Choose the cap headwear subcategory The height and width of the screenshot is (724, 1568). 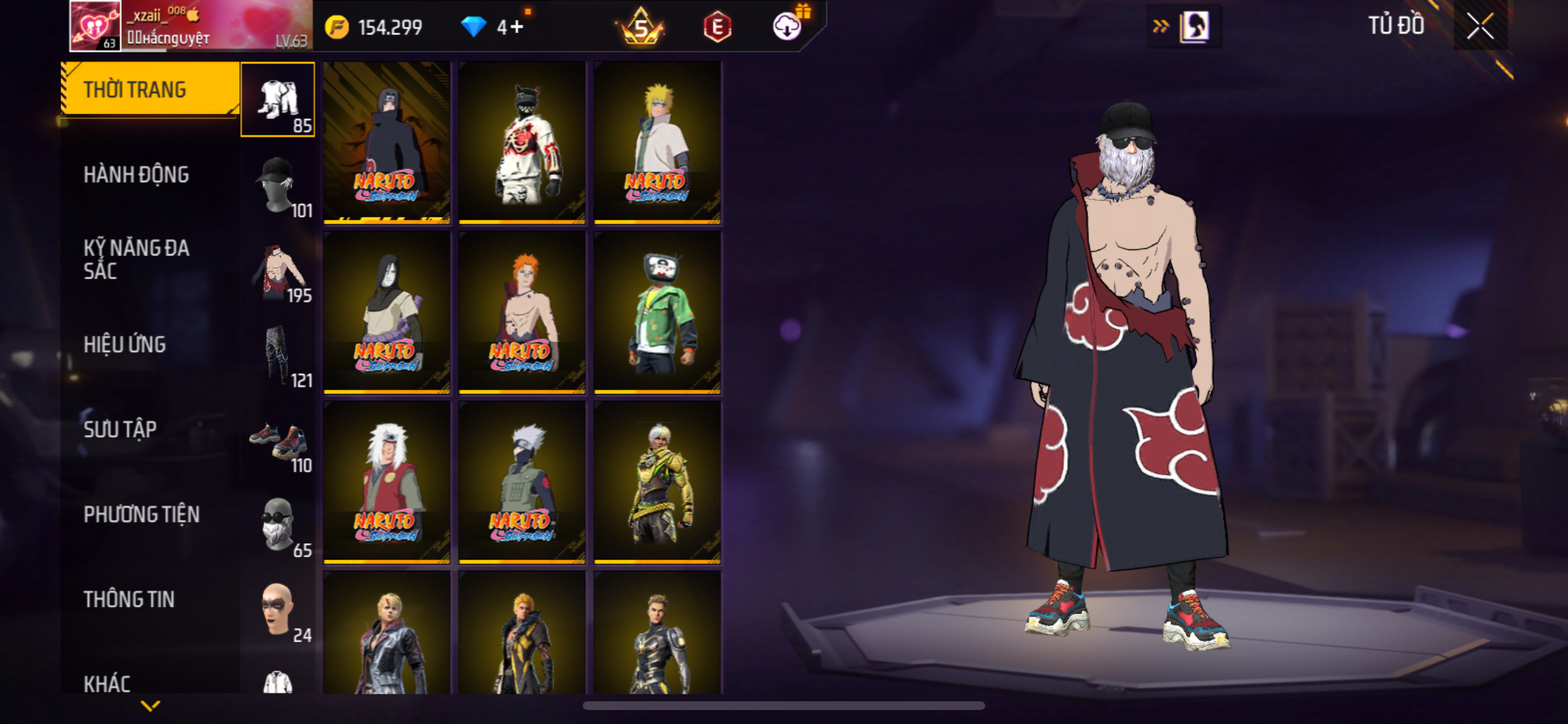pos(278,185)
